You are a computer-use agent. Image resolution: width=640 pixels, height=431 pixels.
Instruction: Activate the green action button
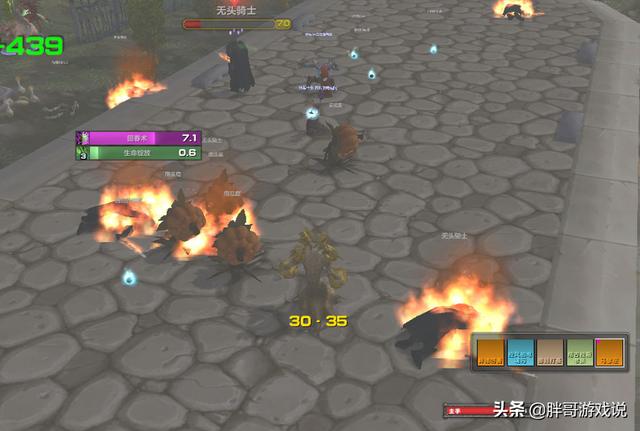tap(580, 354)
